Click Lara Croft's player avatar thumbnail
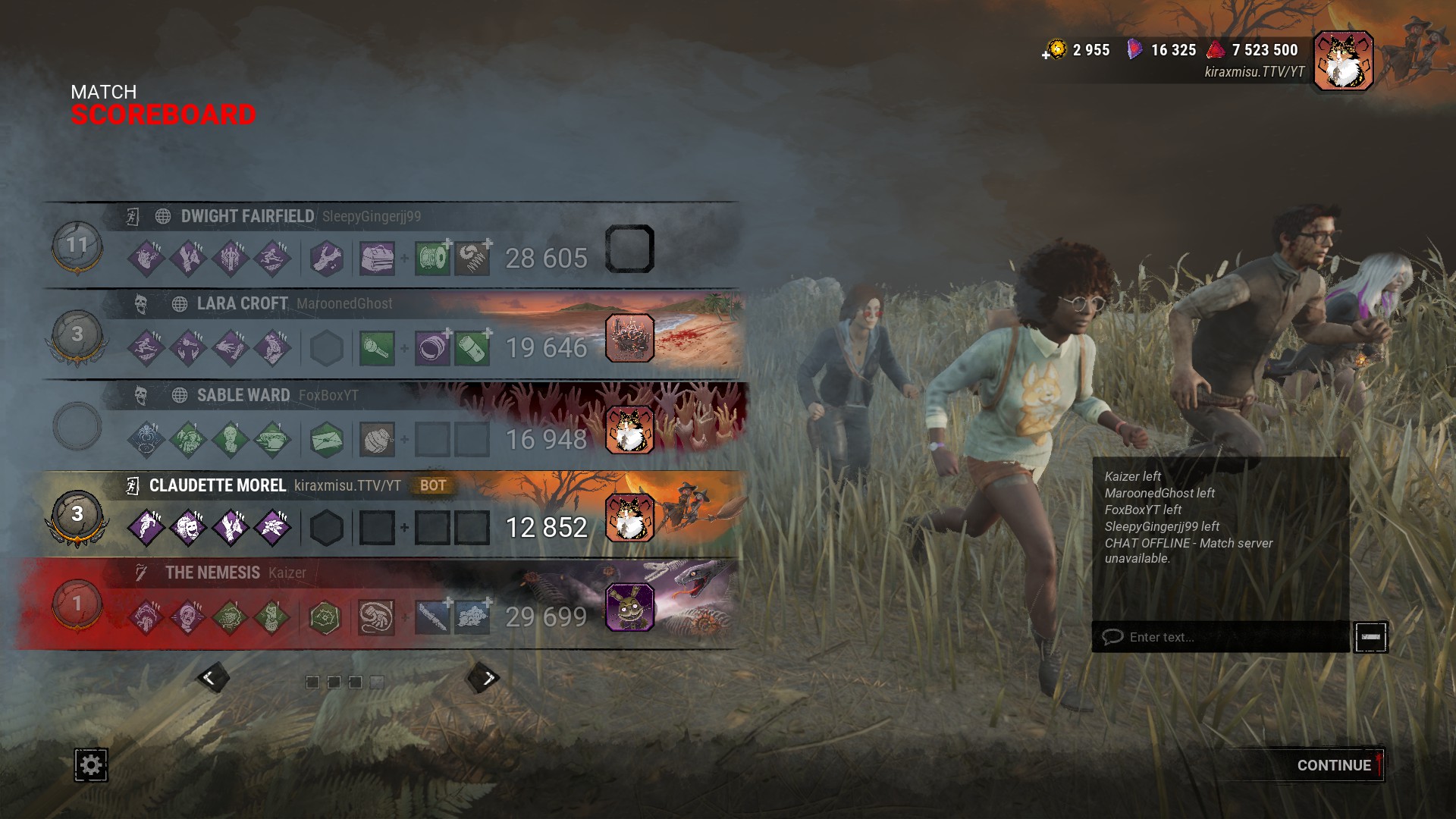Image resolution: width=1456 pixels, height=819 pixels. tap(629, 338)
